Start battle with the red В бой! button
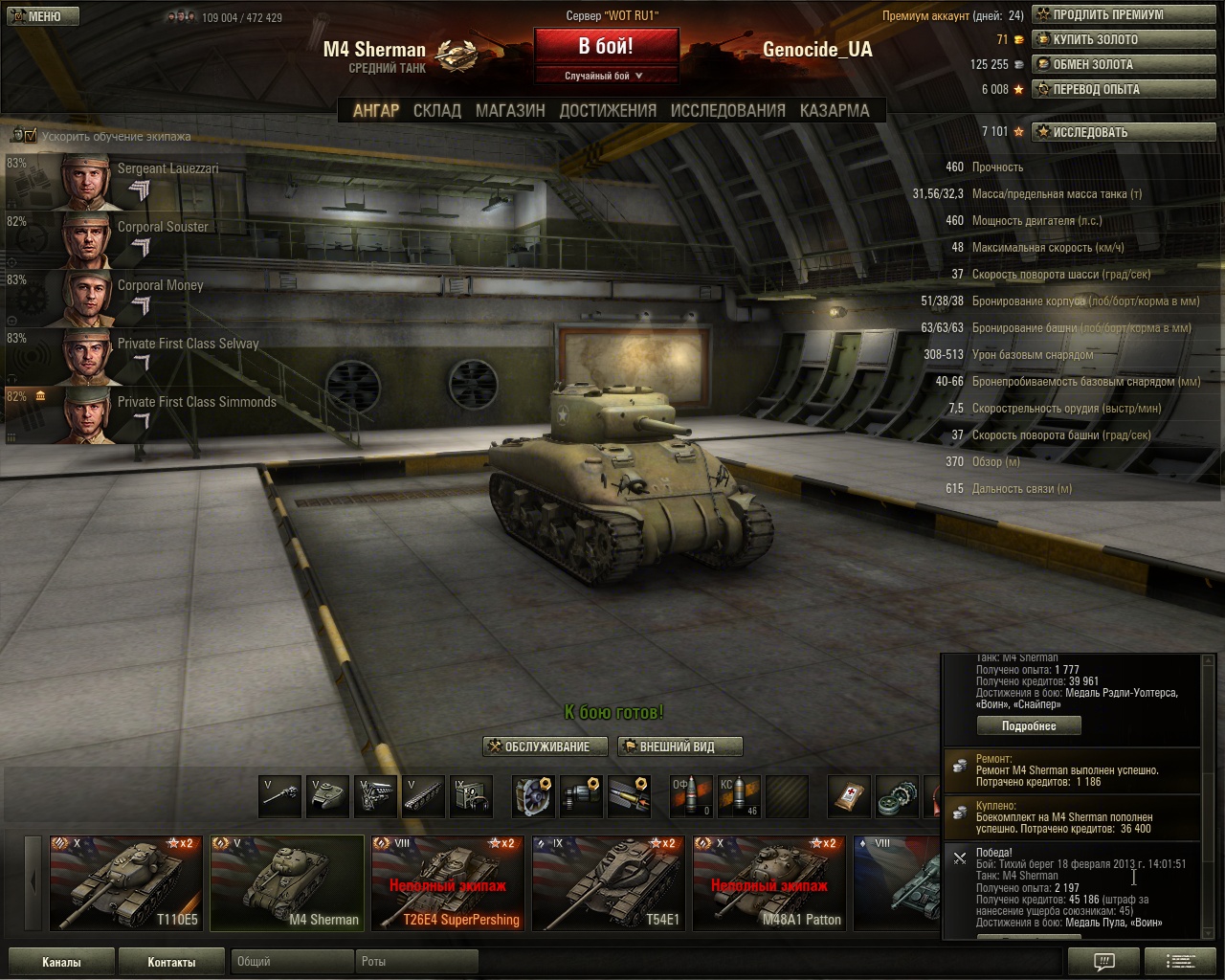Viewport: 1225px width, 980px height. pos(605,47)
